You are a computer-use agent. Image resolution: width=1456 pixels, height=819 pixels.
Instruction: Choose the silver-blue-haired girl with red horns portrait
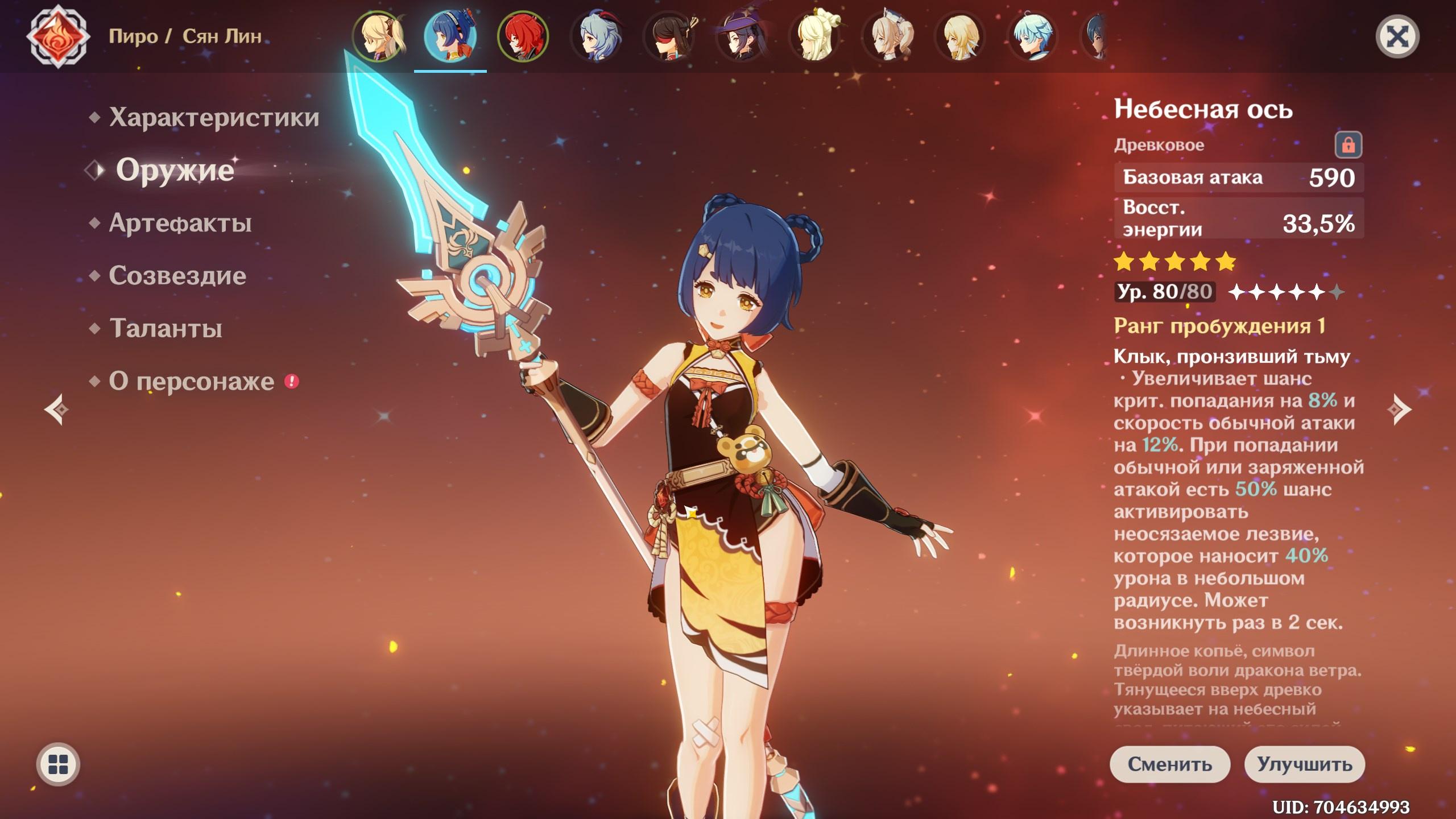[595, 36]
